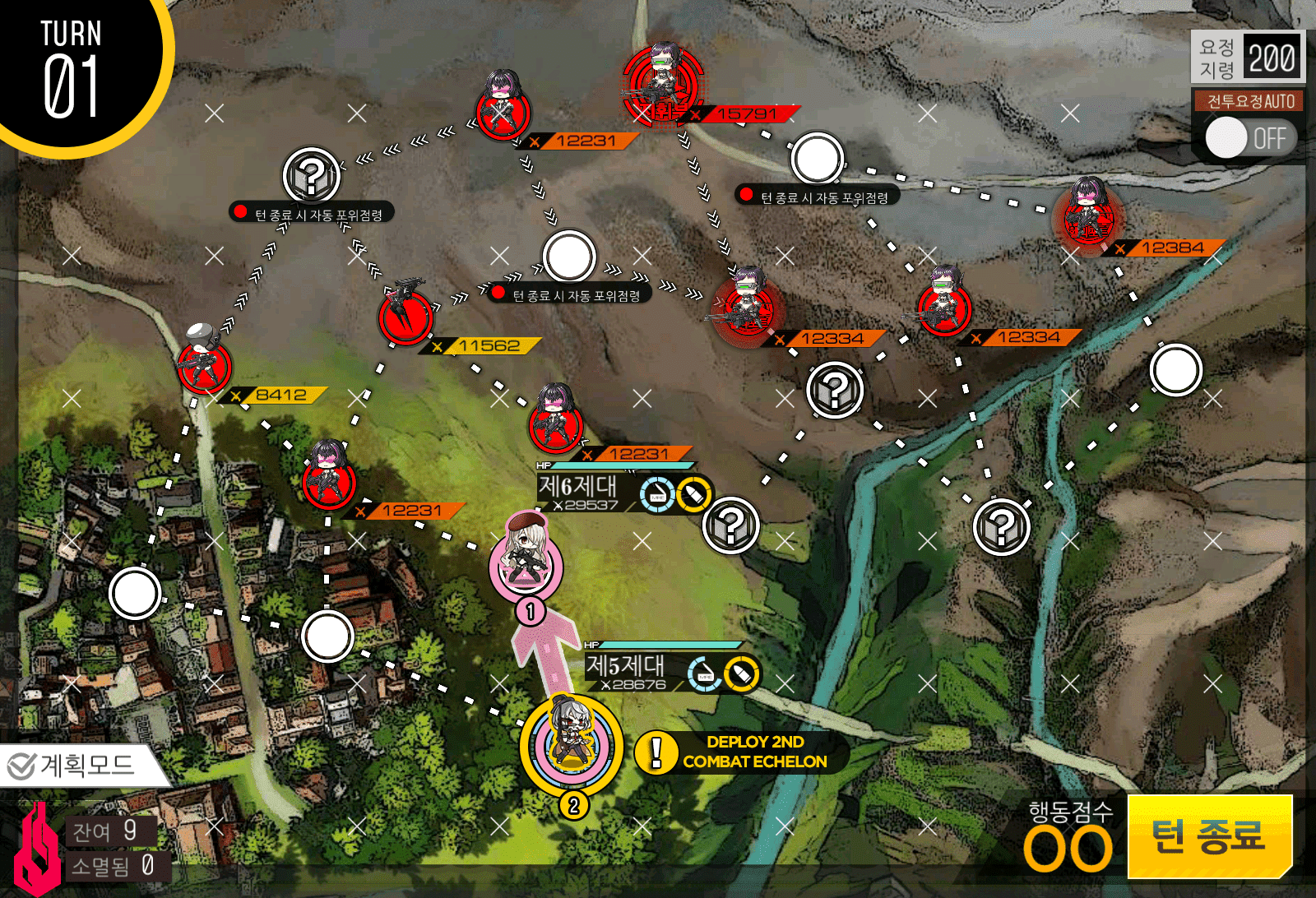Select the armored enemy worth 12334

pyautogui.click(x=747, y=306)
